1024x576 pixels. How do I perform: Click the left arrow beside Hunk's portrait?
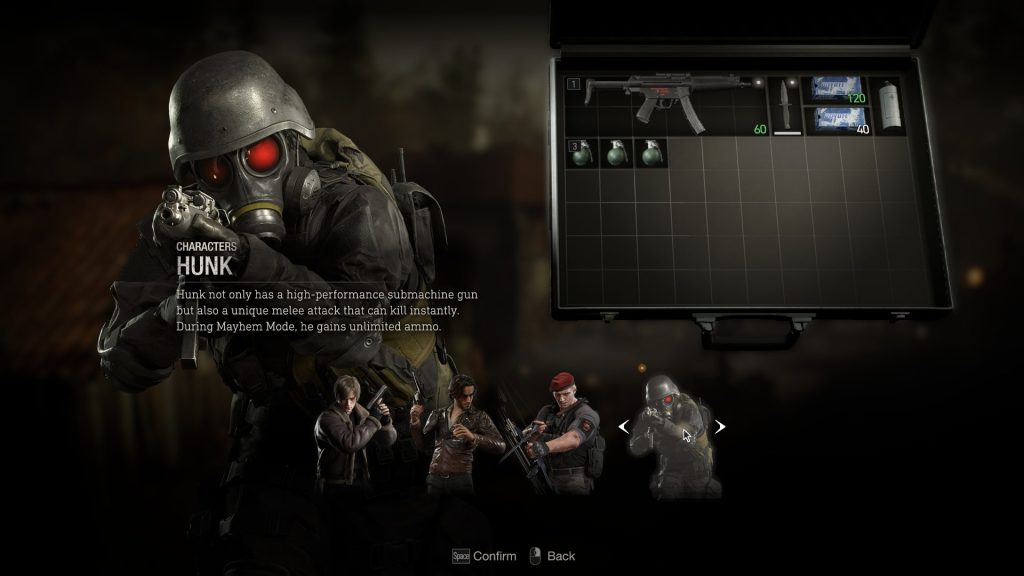coord(623,427)
